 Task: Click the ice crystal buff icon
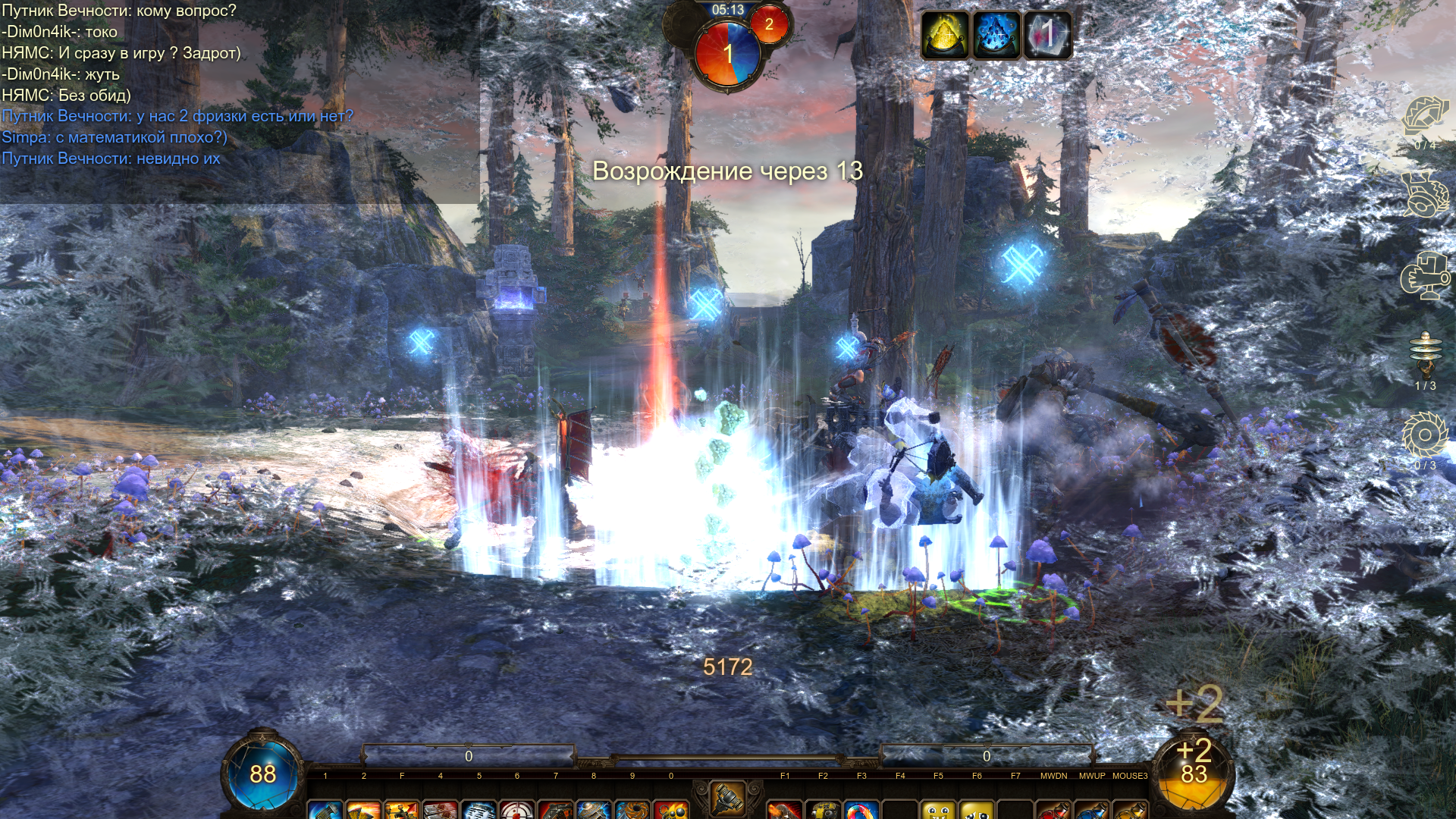1047,35
